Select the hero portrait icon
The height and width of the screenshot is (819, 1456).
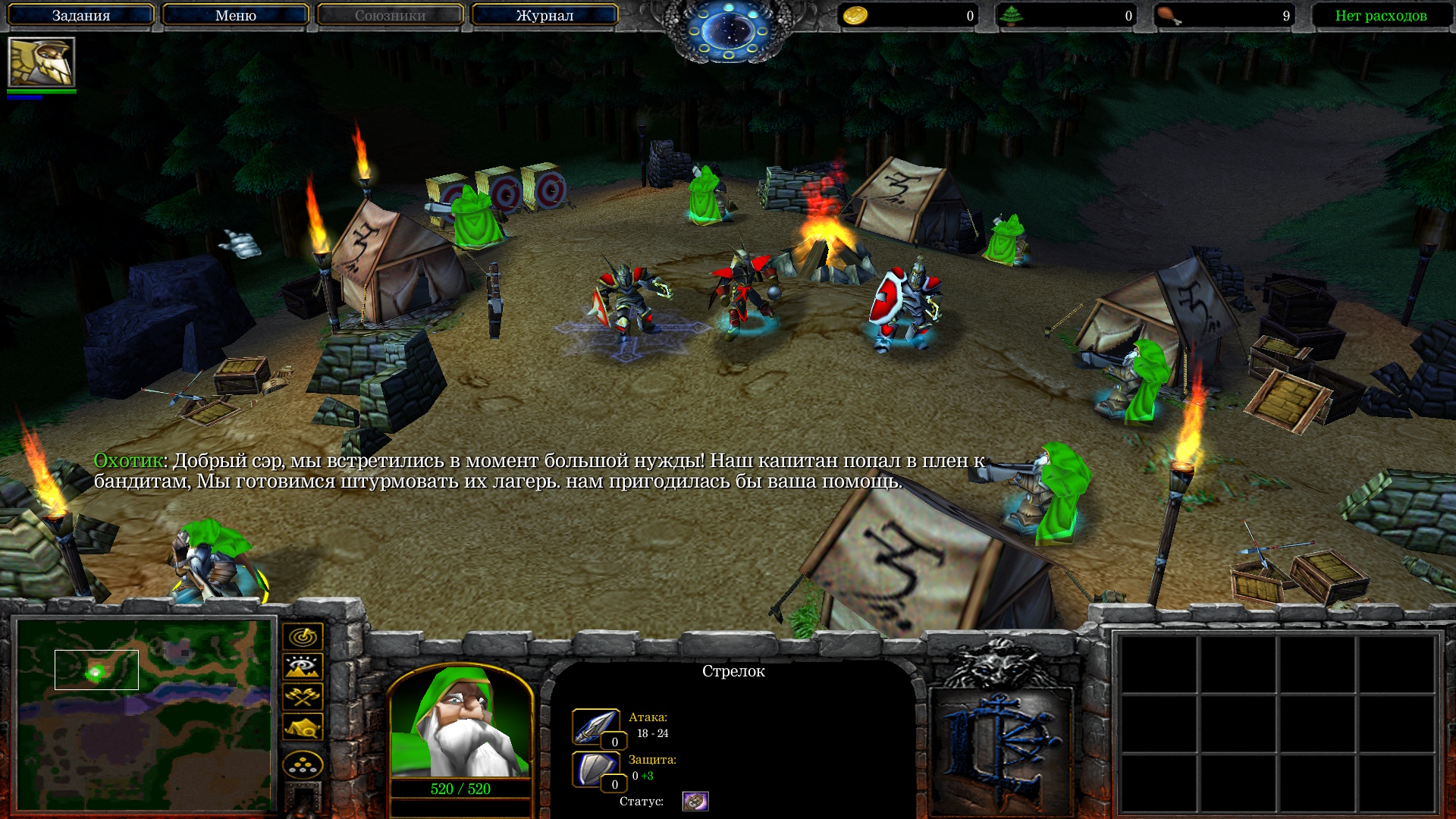42,62
